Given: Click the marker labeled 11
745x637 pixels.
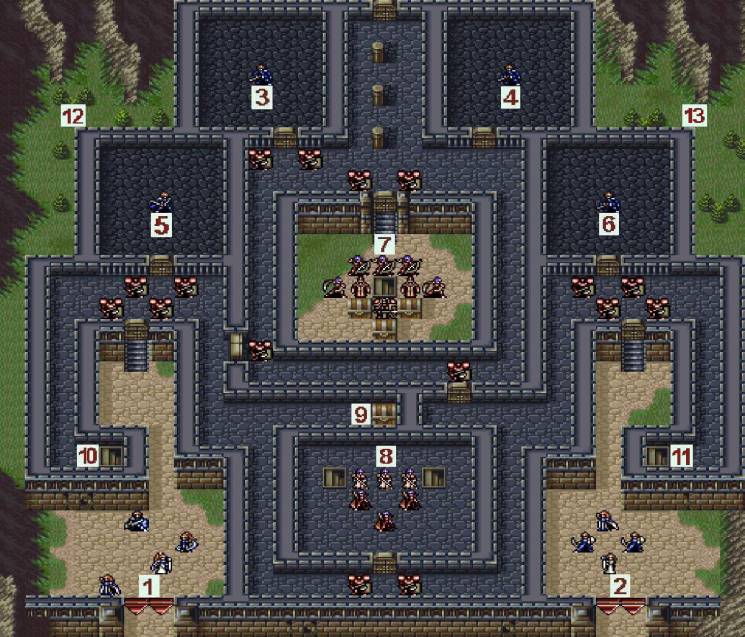Looking at the screenshot, I should point(682,456).
